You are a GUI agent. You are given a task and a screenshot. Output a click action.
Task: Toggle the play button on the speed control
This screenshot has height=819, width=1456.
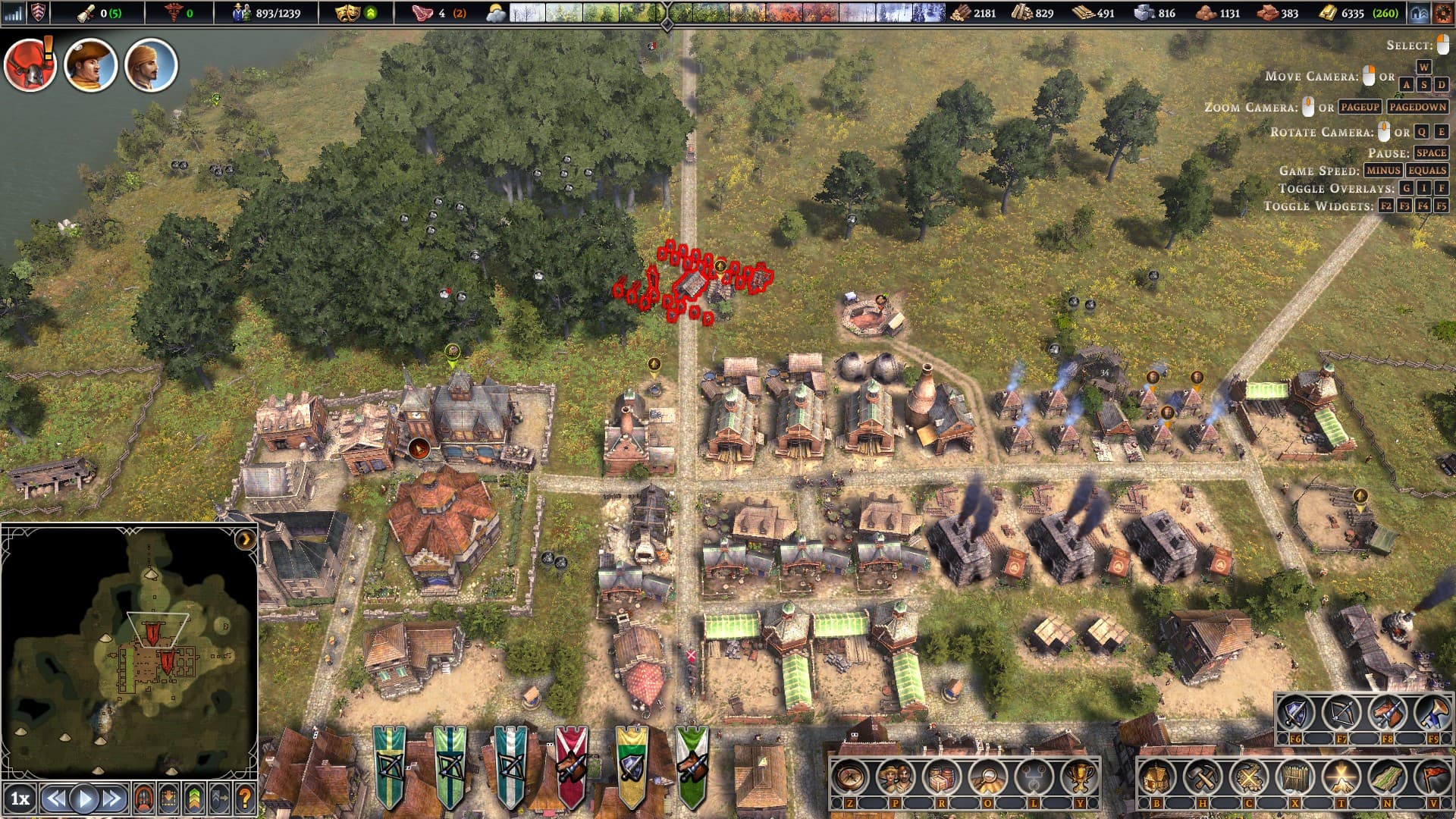click(84, 799)
